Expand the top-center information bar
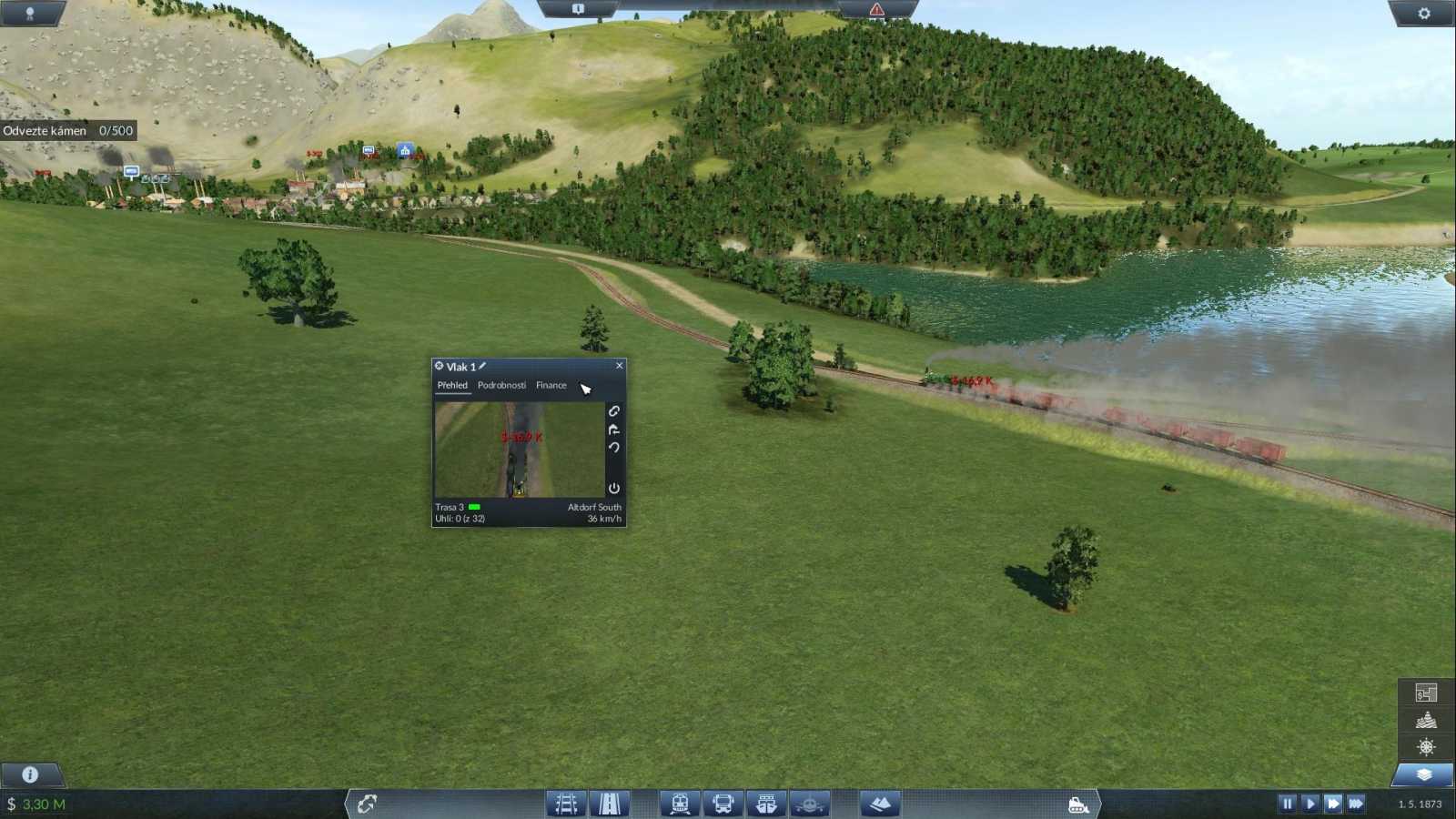1456x819 pixels. pyautogui.click(x=580, y=6)
